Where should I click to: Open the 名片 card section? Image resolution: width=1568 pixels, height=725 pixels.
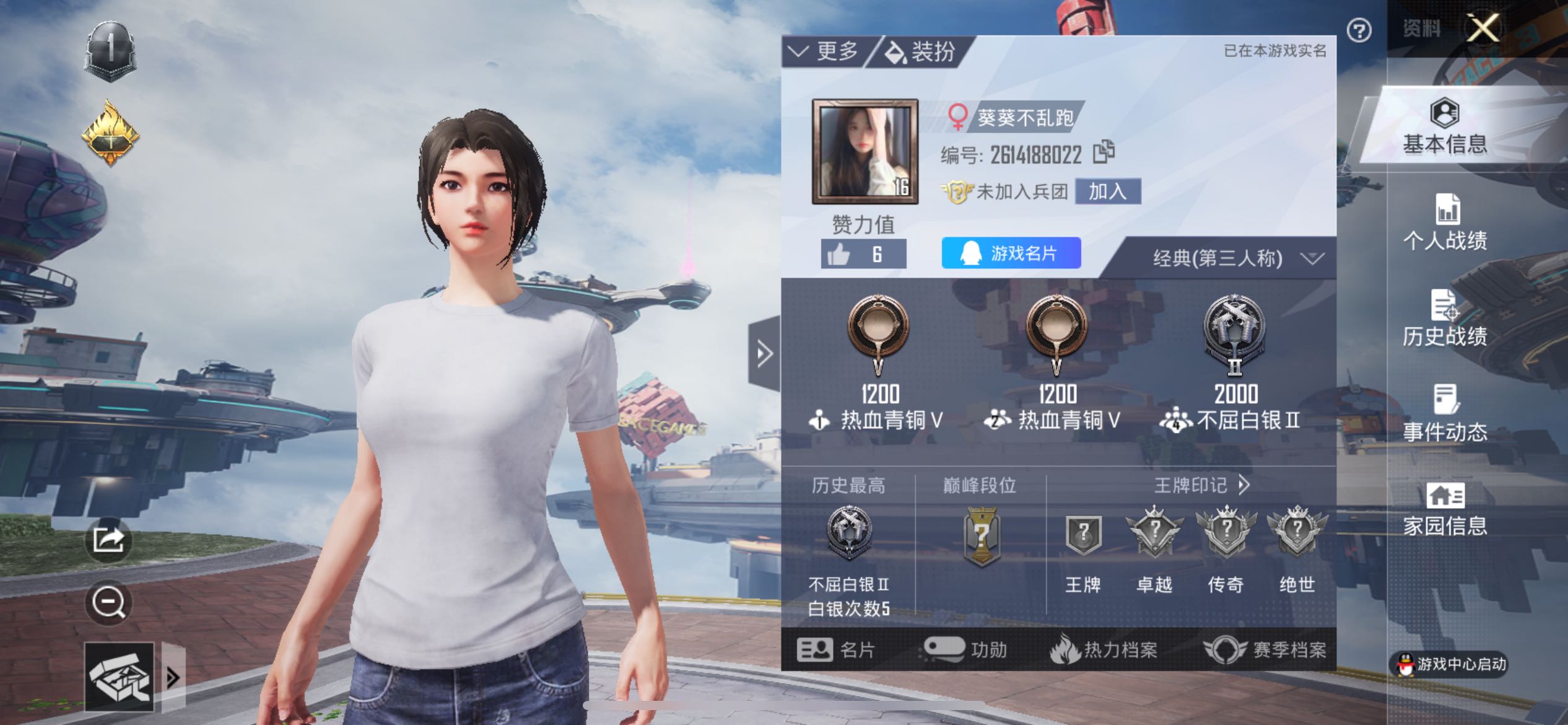pyautogui.click(x=836, y=649)
